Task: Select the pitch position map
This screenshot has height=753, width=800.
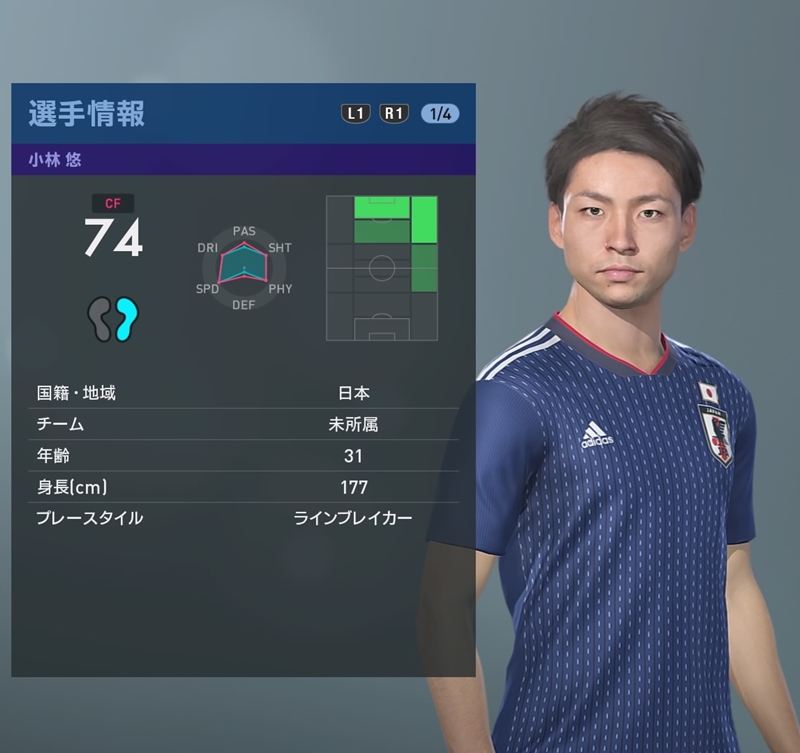Action: 382,268
